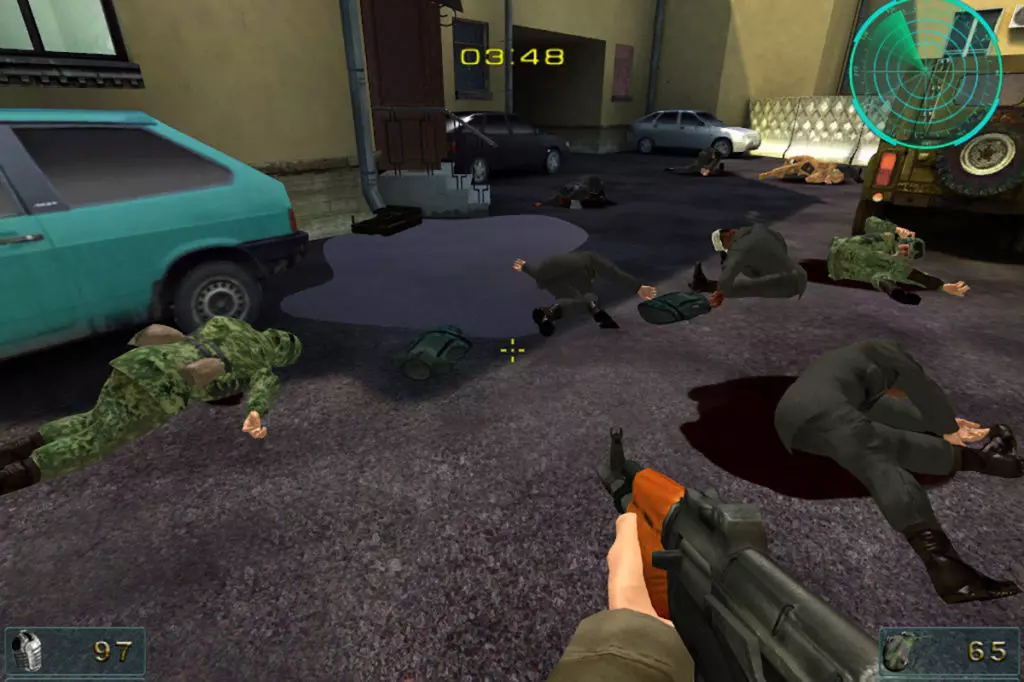The image size is (1024, 682).
Task: Click the circular radar minimap
Action: 924,60
